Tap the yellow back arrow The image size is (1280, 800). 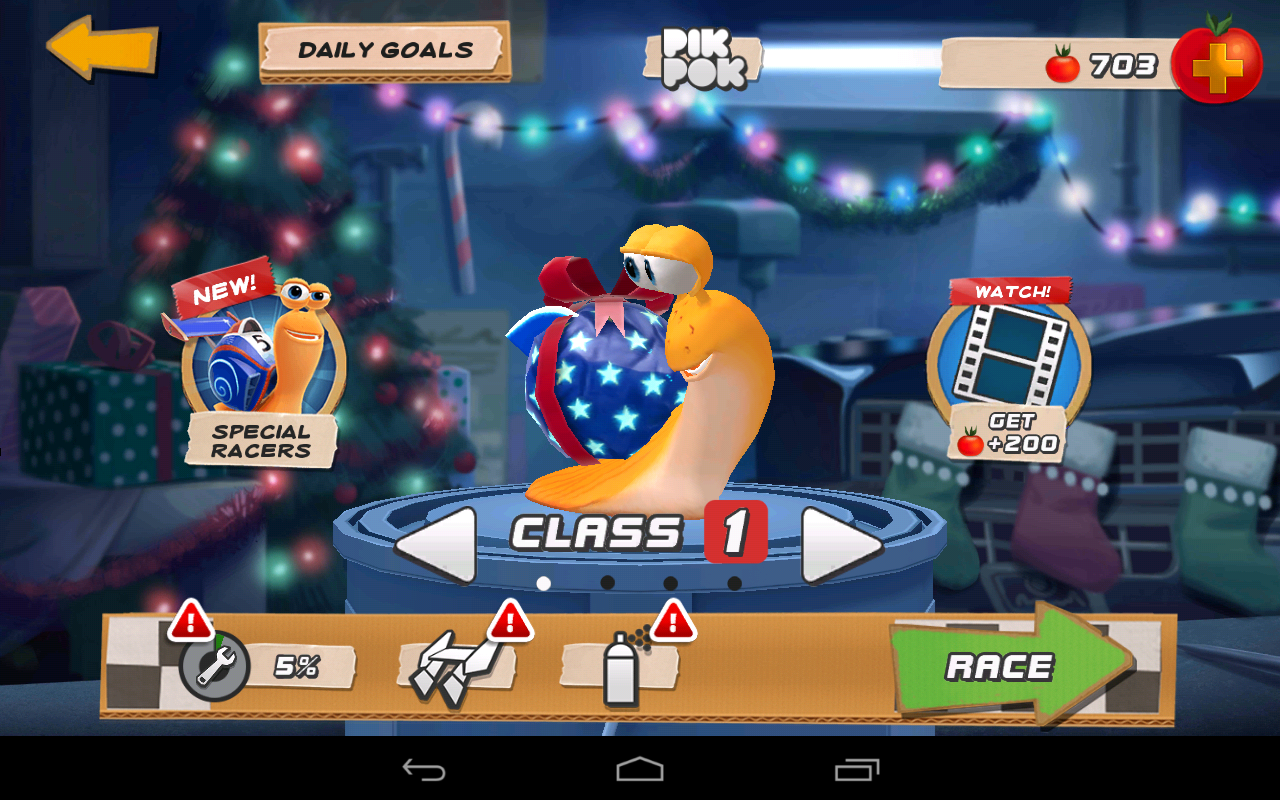[x=103, y=48]
